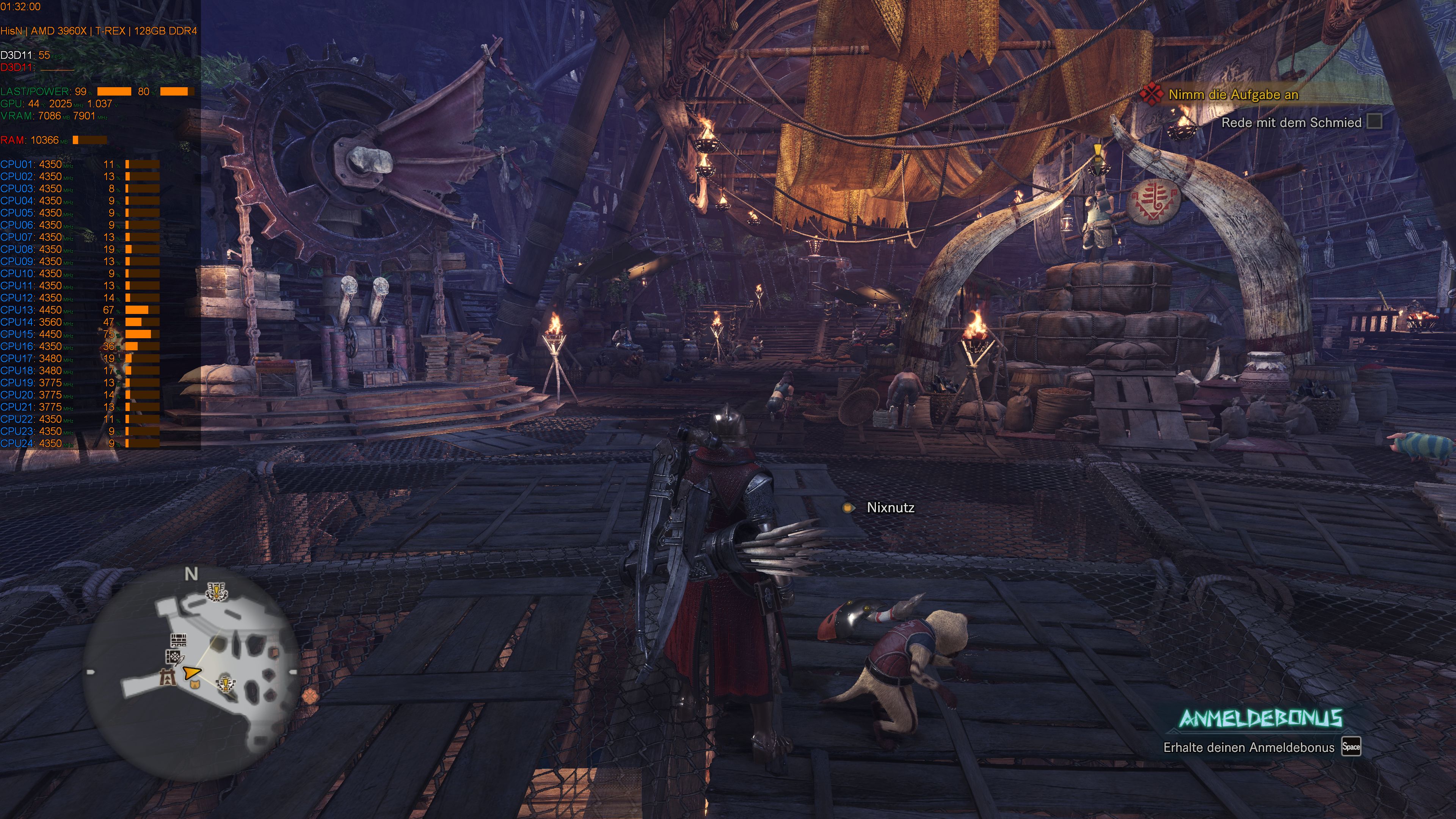Click the resource center bench icon on the minimap
The image size is (1456, 819).
(179, 640)
